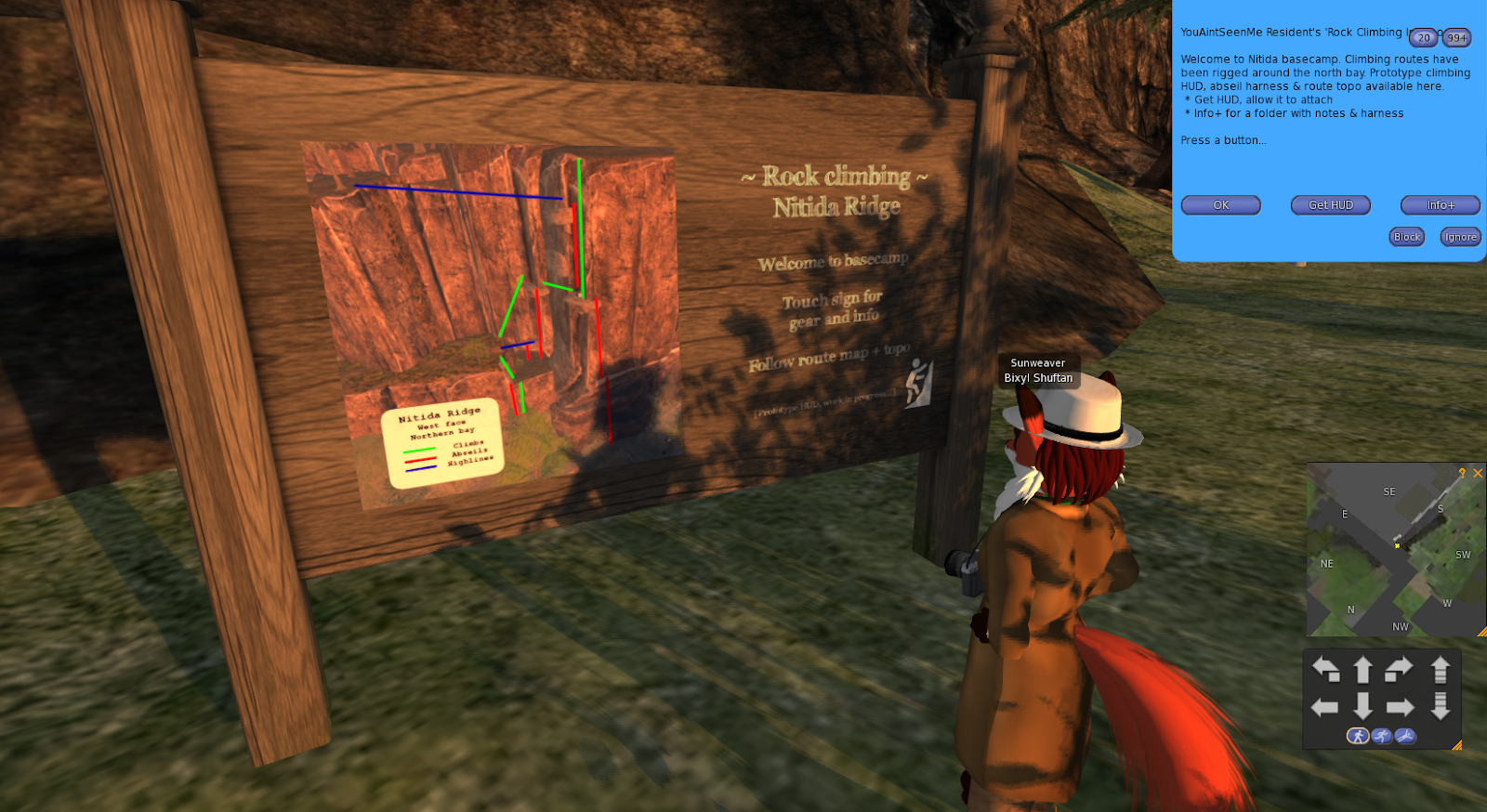The width and height of the screenshot is (1487, 812).
Task: Enable fly mode in movement controls
Action: (1405, 735)
